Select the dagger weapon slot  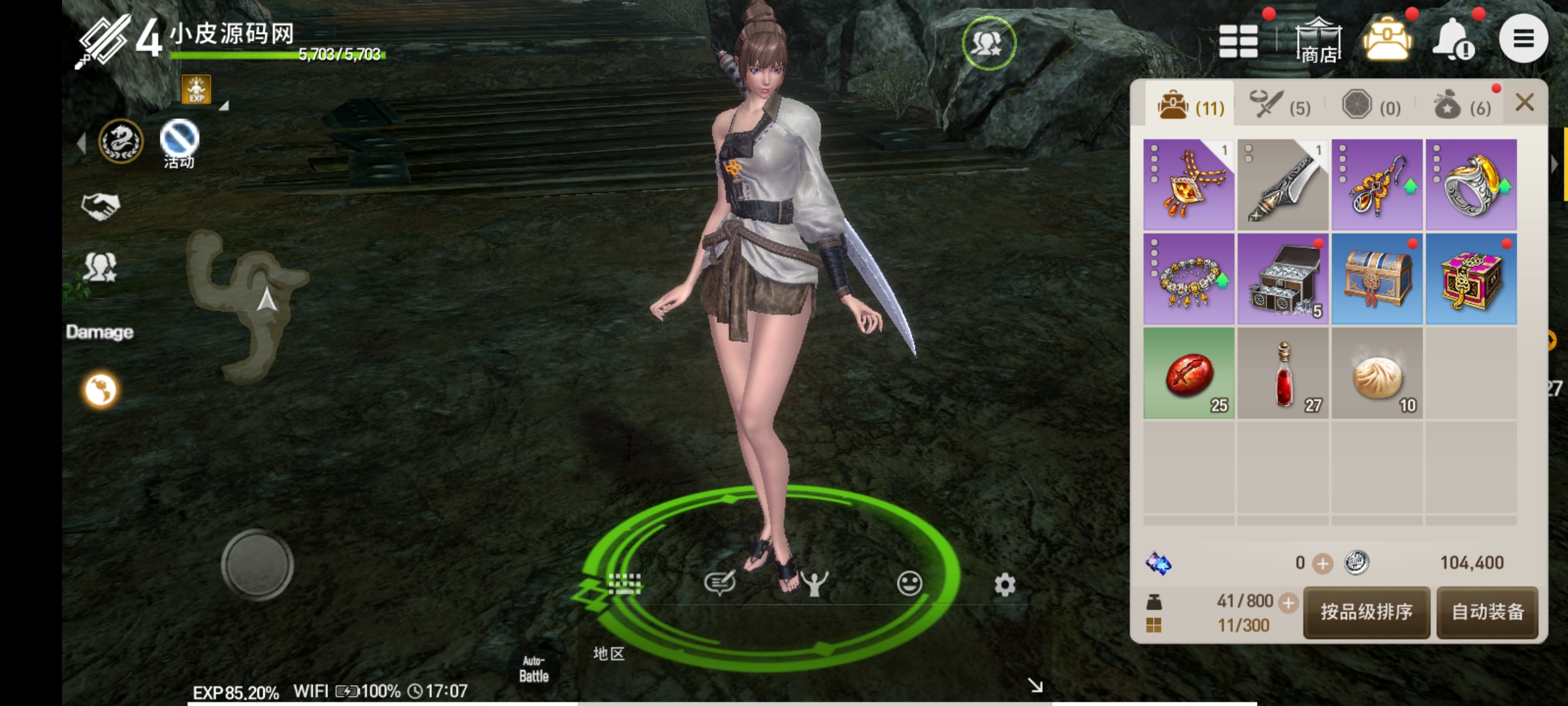coord(1282,184)
